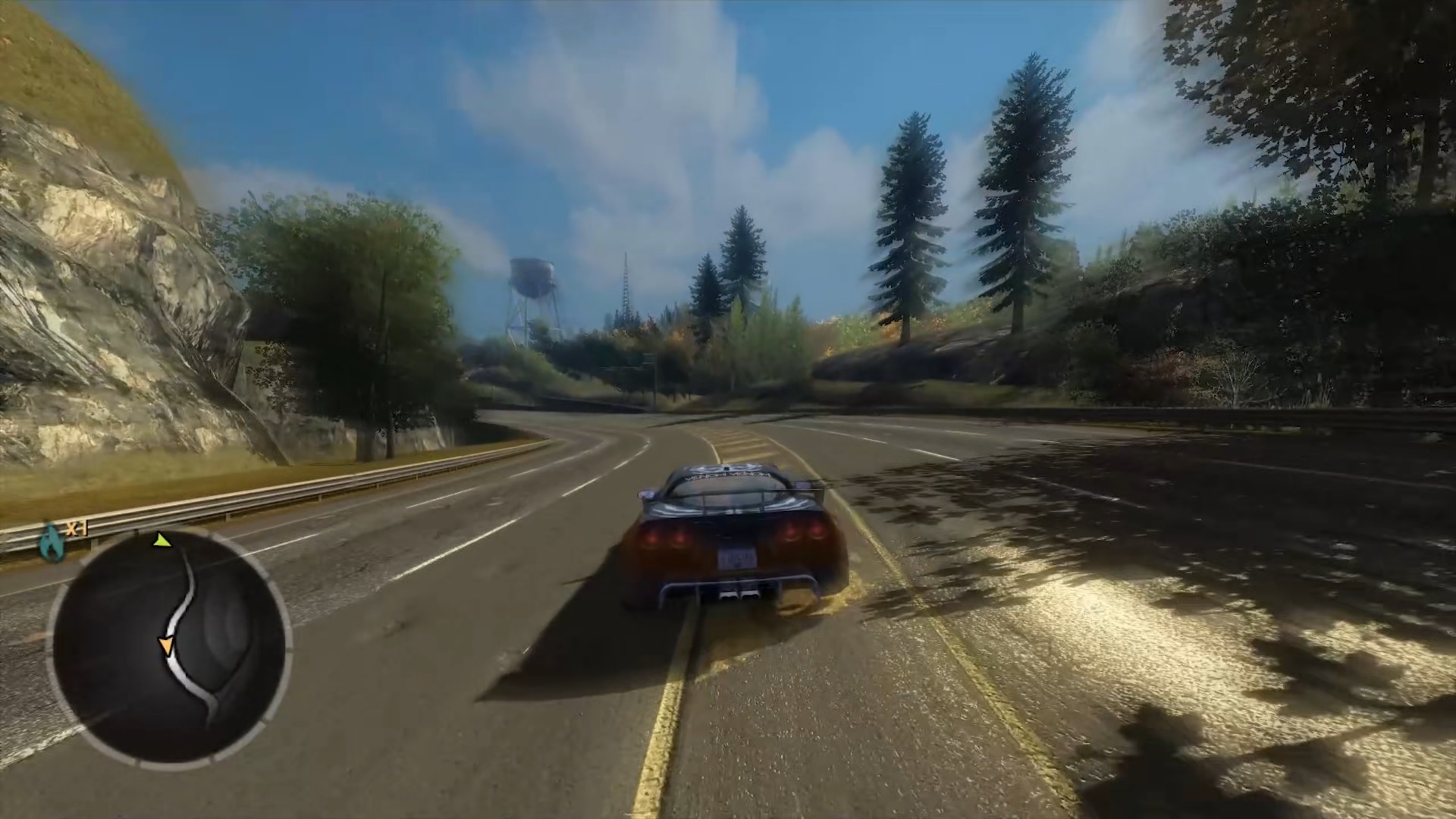Select the x1 multiplier counter
Screen dimensions: 1456x819
pos(77,529)
